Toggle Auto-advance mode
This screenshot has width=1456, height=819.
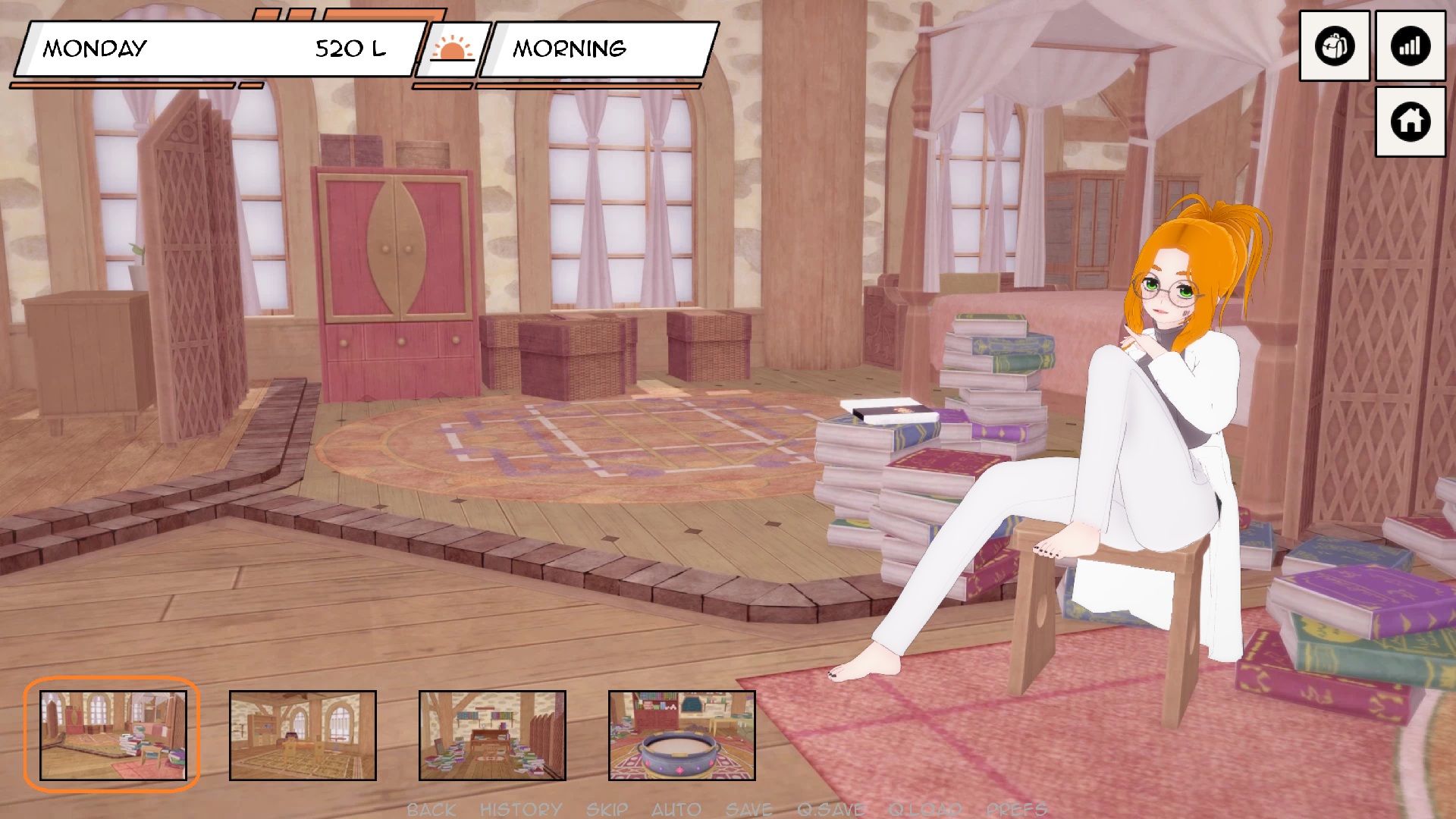(676, 810)
